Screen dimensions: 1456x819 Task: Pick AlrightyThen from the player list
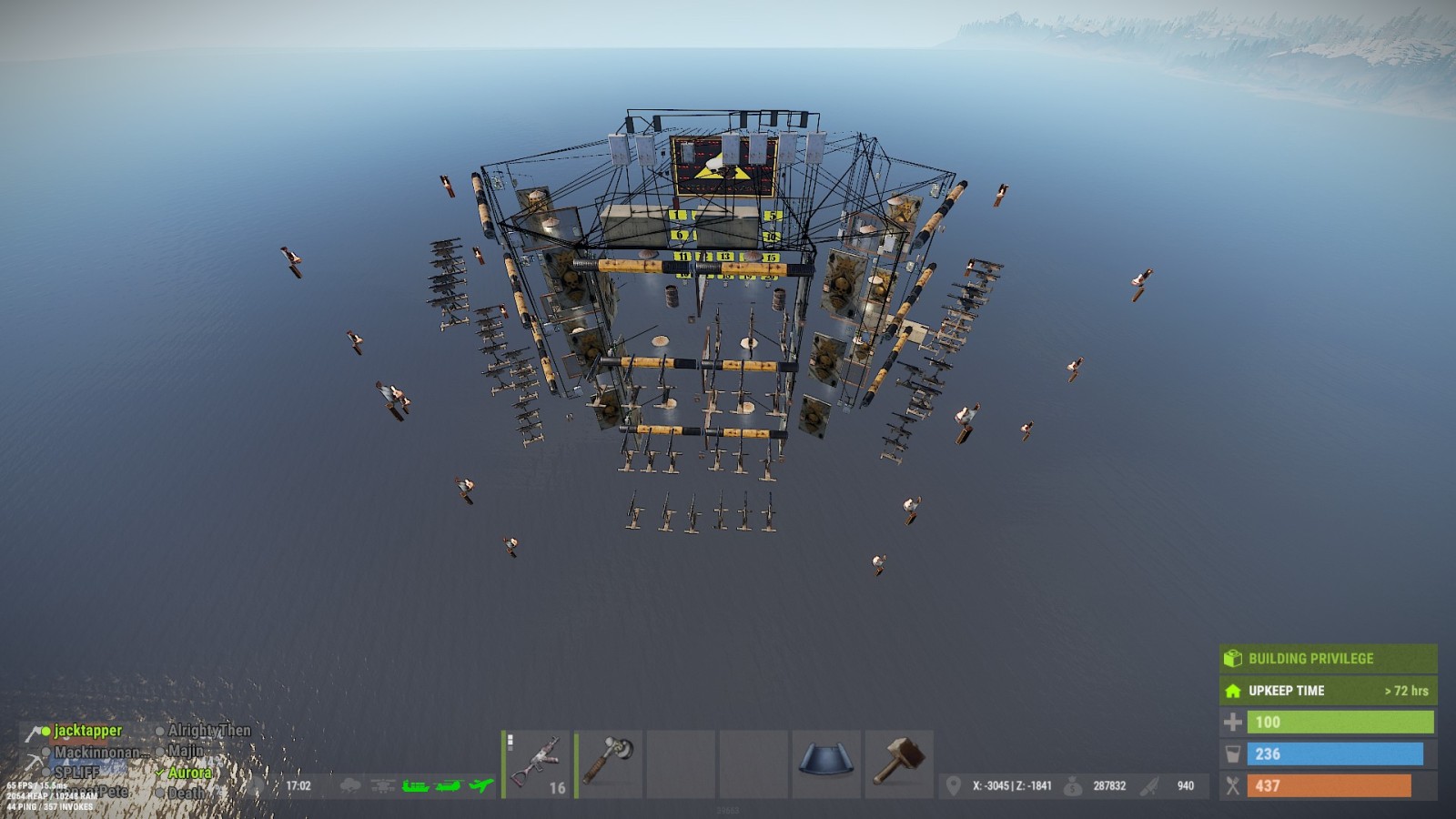[x=208, y=731]
